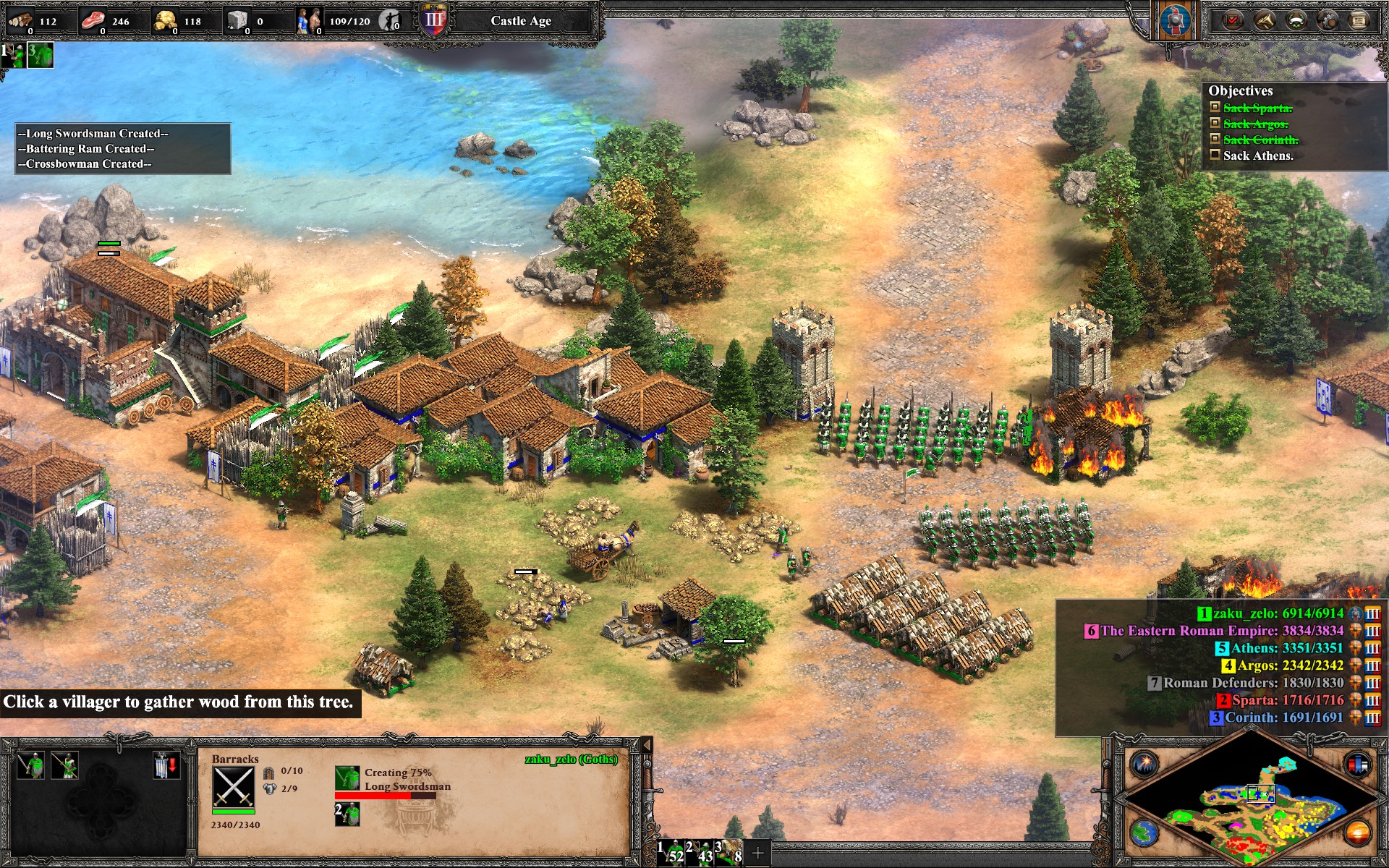The image size is (1389, 868).
Task: Activate the minimap signal flare button
Action: [1144, 764]
